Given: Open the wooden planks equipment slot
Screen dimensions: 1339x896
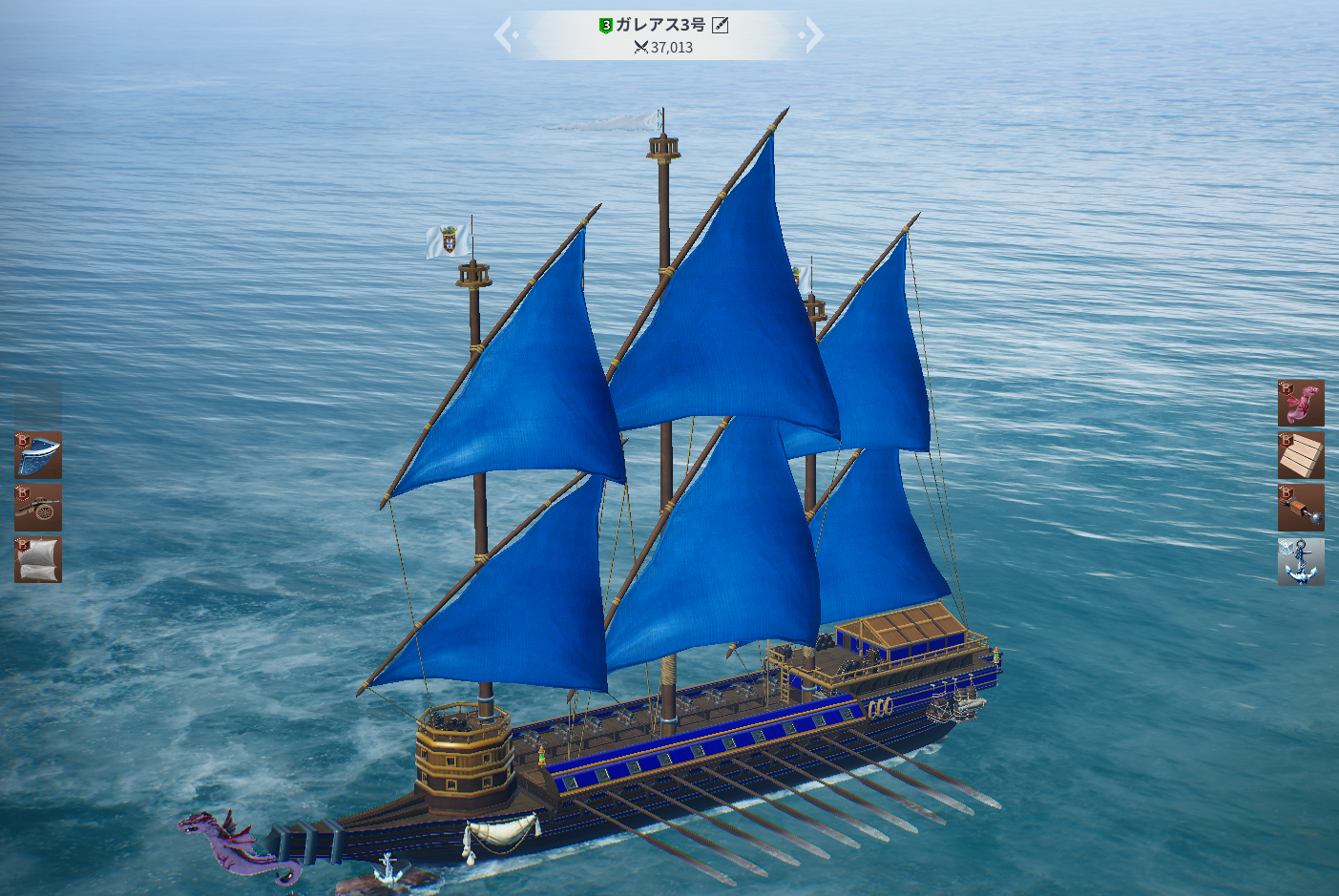Looking at the screenshot, I should click(1301, 455).
